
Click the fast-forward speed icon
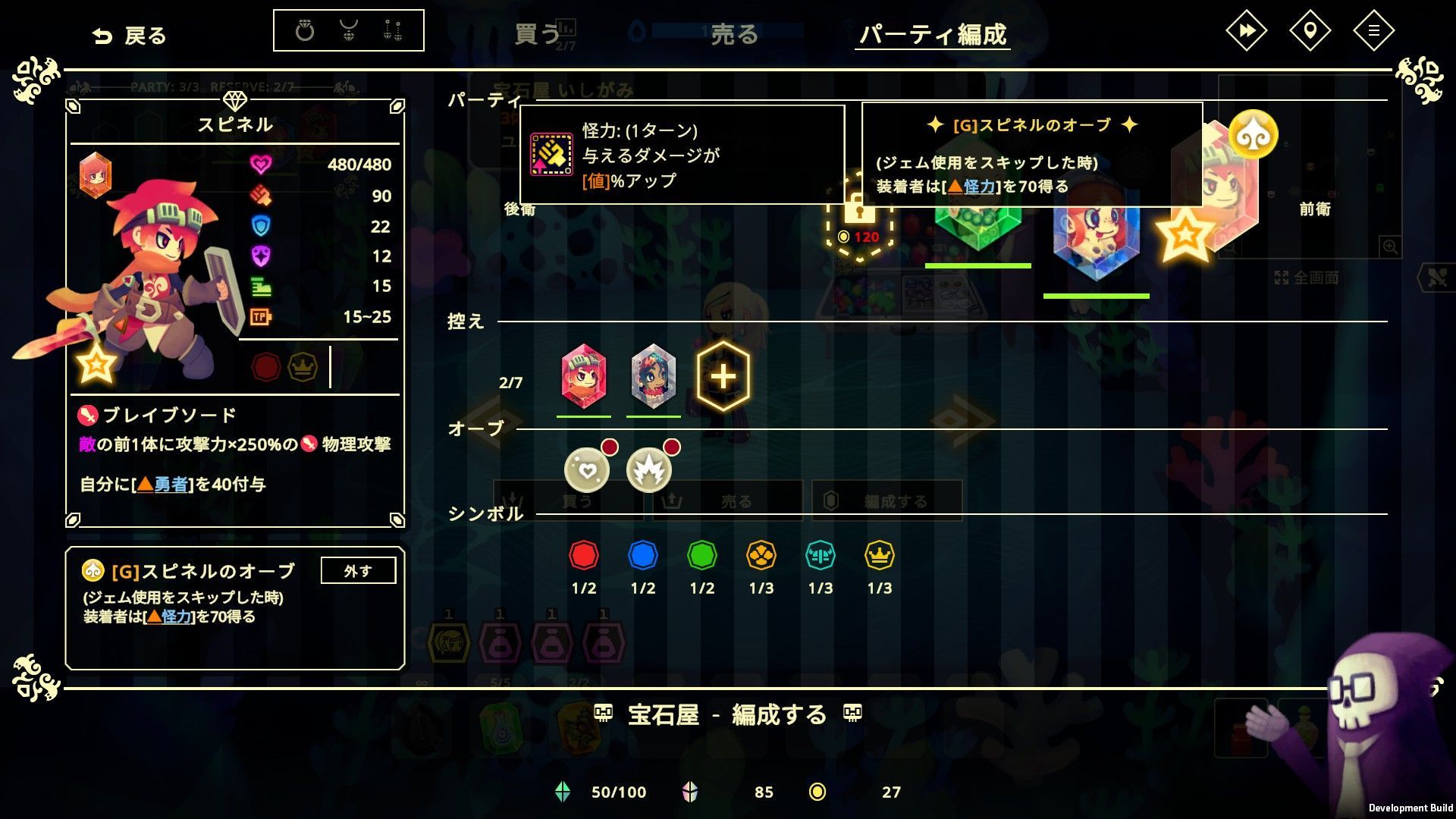1247,31
